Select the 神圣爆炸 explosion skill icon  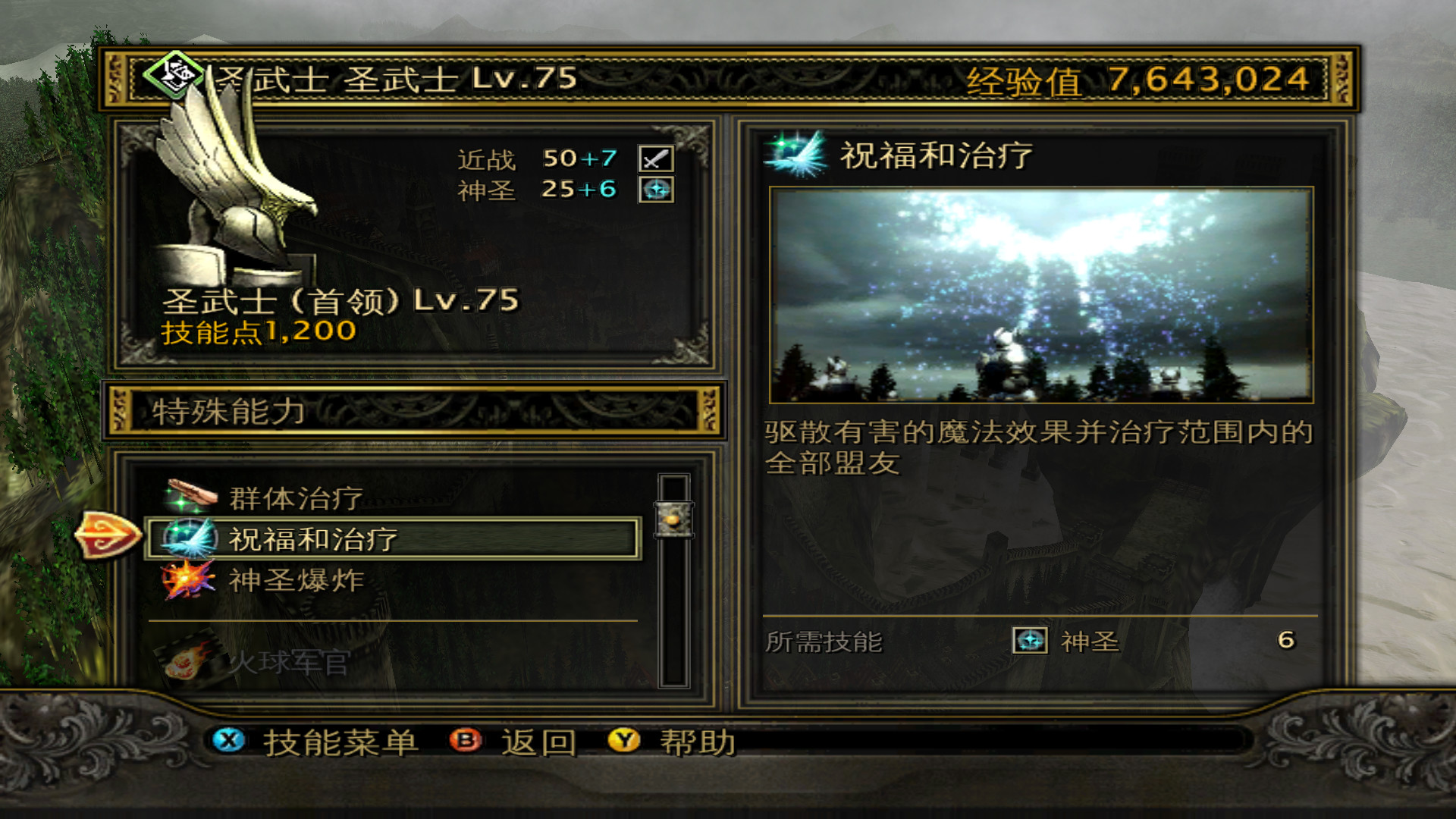point(188,580)
